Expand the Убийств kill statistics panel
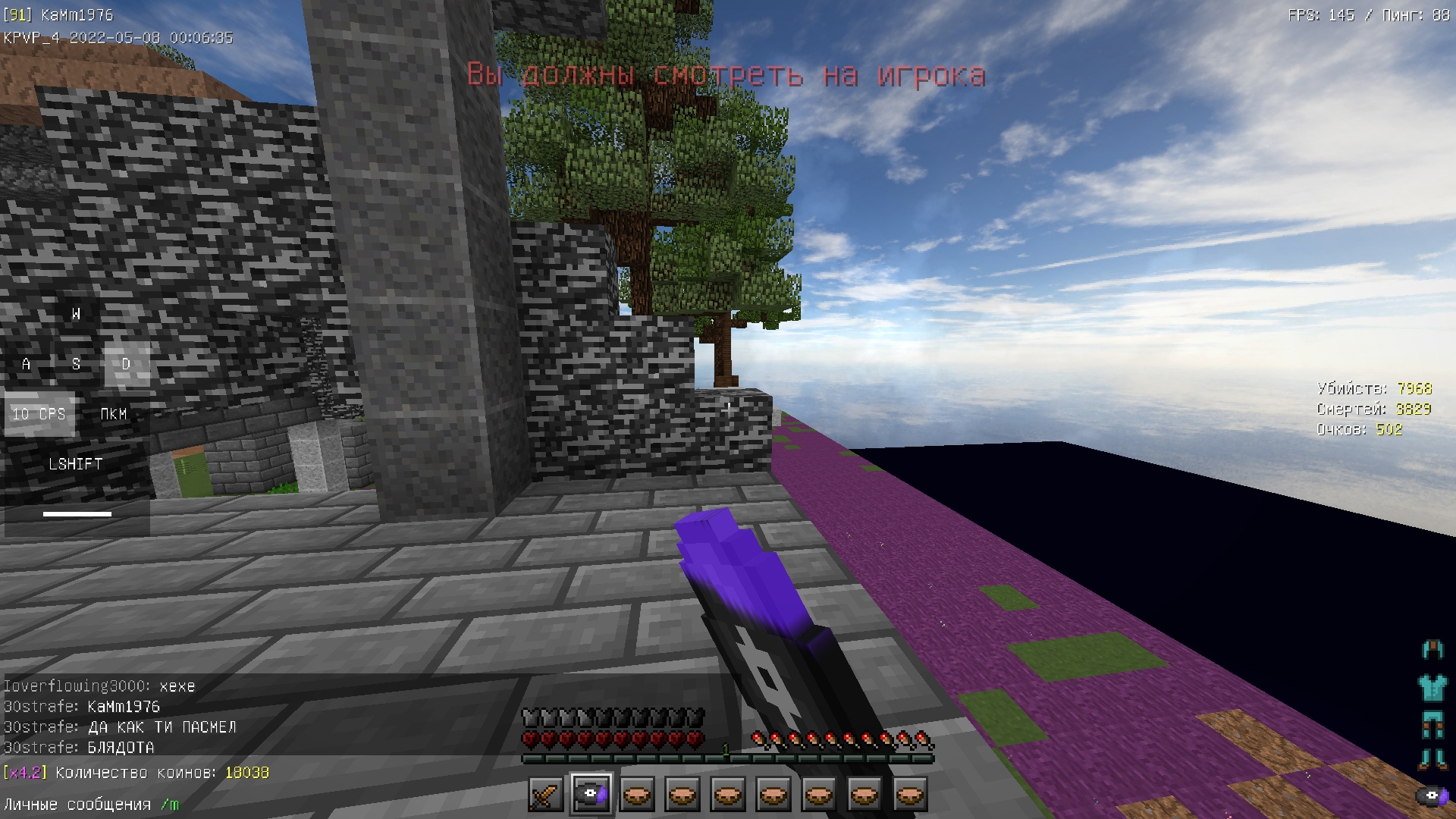 click(1373, 388)
